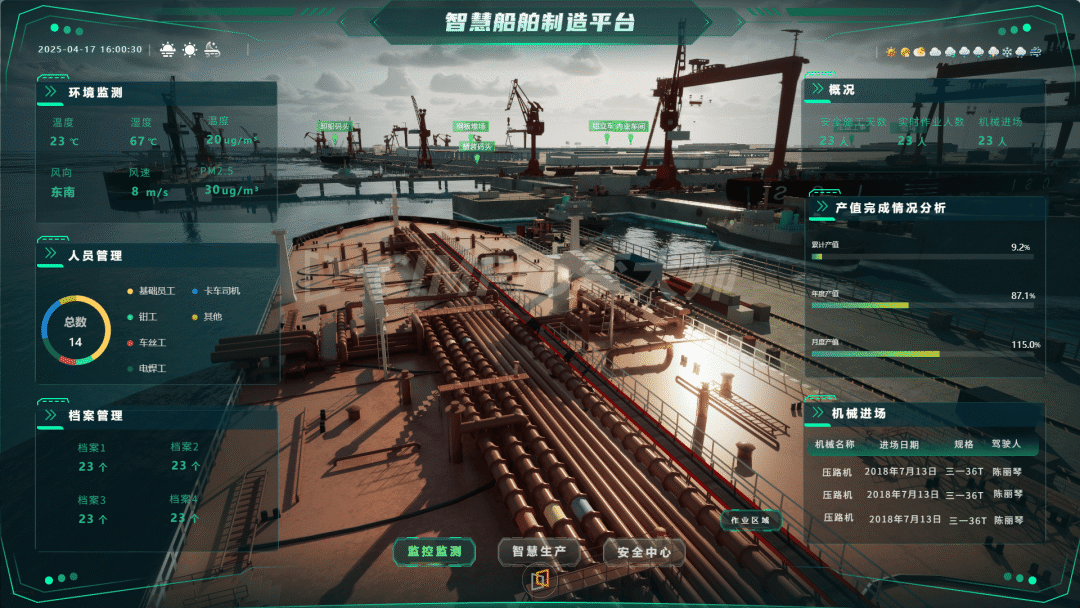Open the 智慧生产 section
The height and width of the screenshot is (608, 1080).
(x=539, y=551)
